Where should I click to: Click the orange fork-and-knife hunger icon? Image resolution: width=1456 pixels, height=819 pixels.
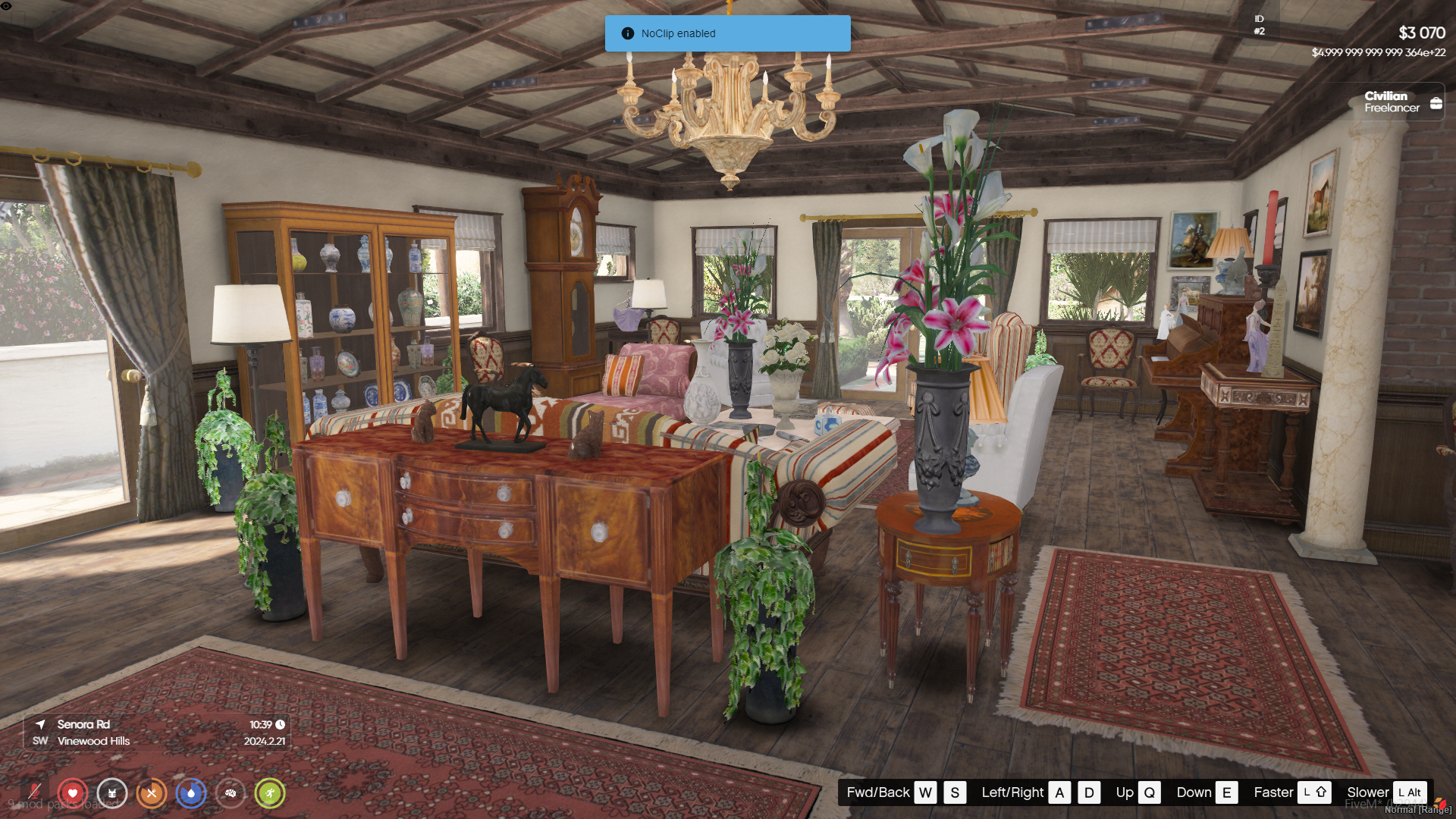pyautogui.click(x=152, y=793)
